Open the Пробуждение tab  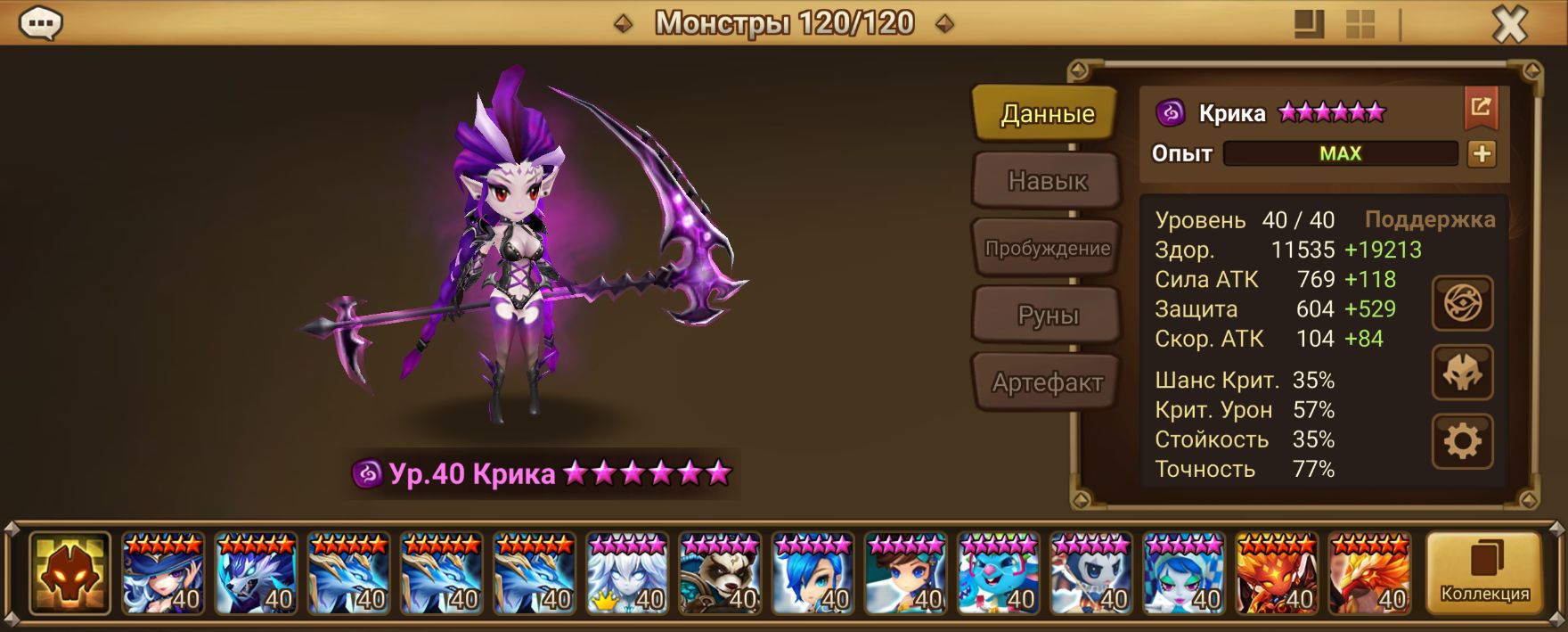click(1047, 248)
